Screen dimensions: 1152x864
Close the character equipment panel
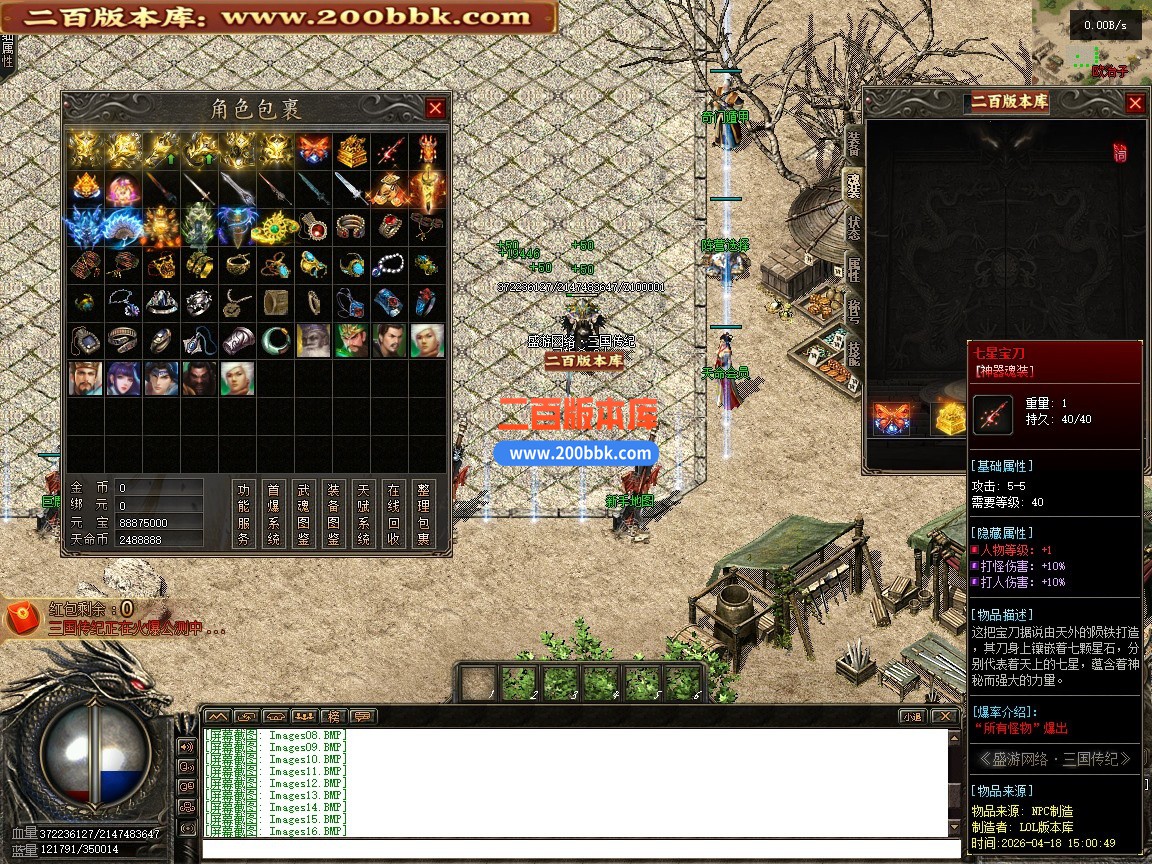(1135, 103)
